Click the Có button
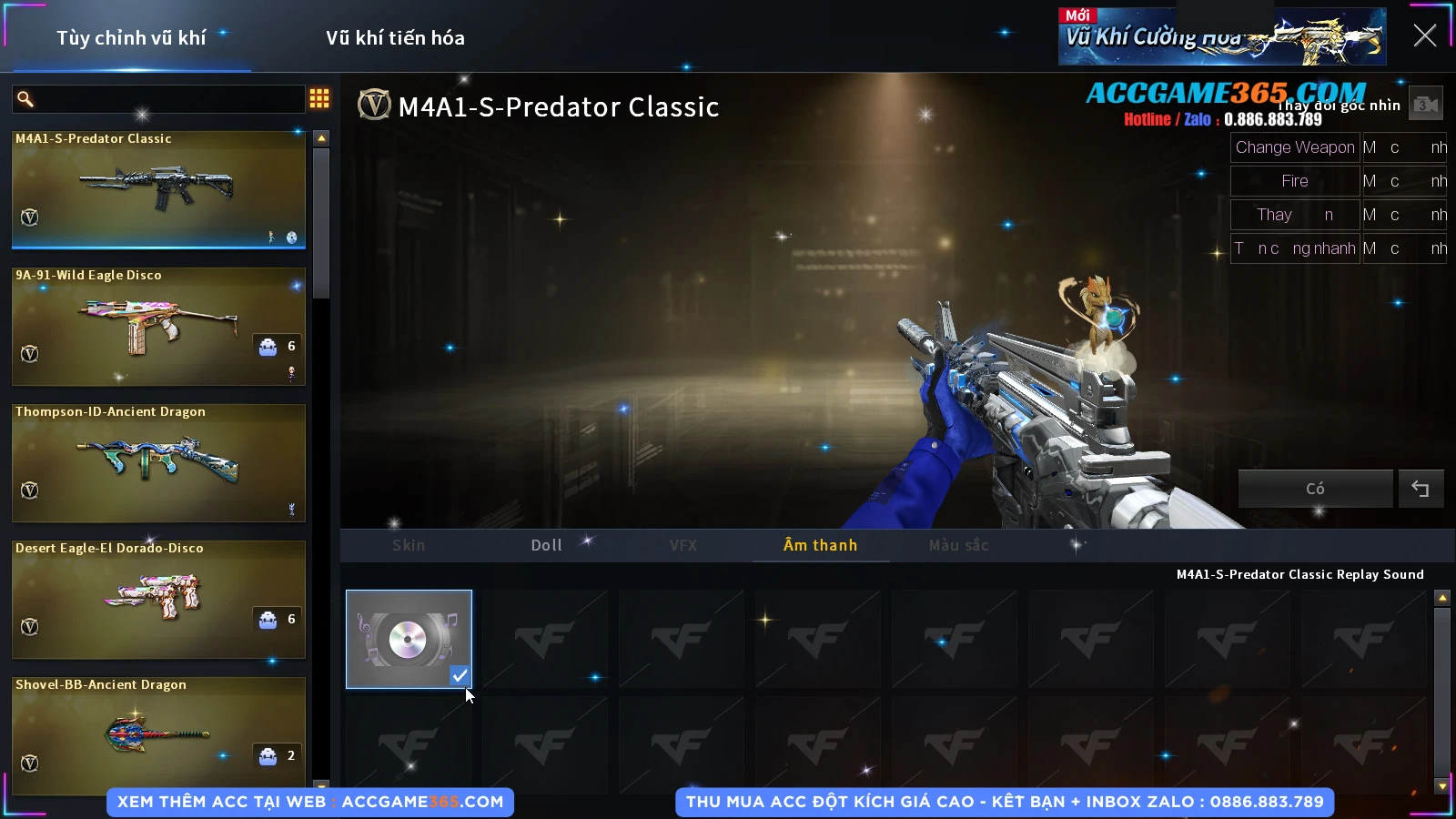Image resolution: width=1456 pixels, height=819 pixels. pyautogui.click(x=1315, y=489)
